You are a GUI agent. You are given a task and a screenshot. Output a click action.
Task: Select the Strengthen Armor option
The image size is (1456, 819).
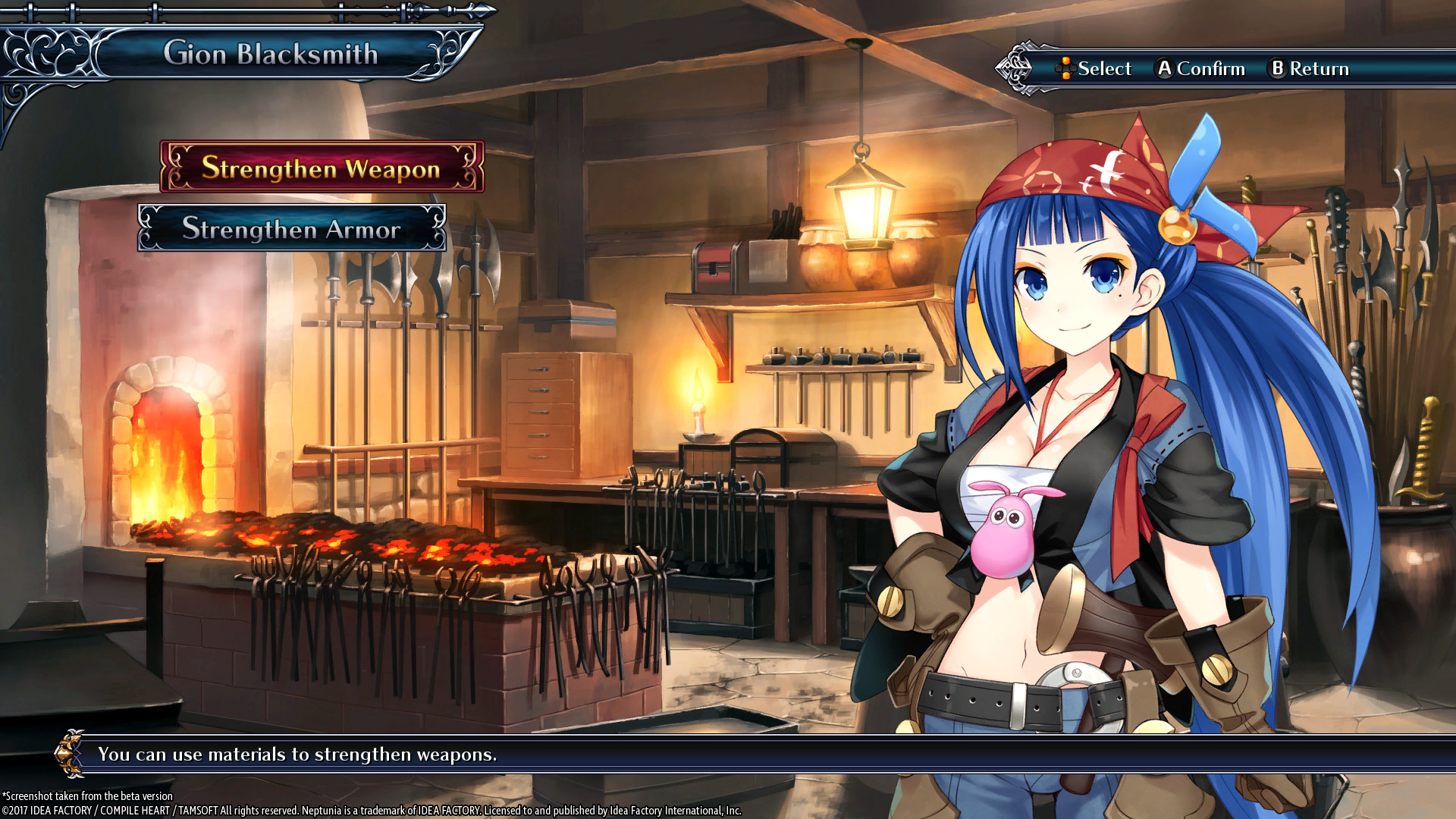pos(294,229)
